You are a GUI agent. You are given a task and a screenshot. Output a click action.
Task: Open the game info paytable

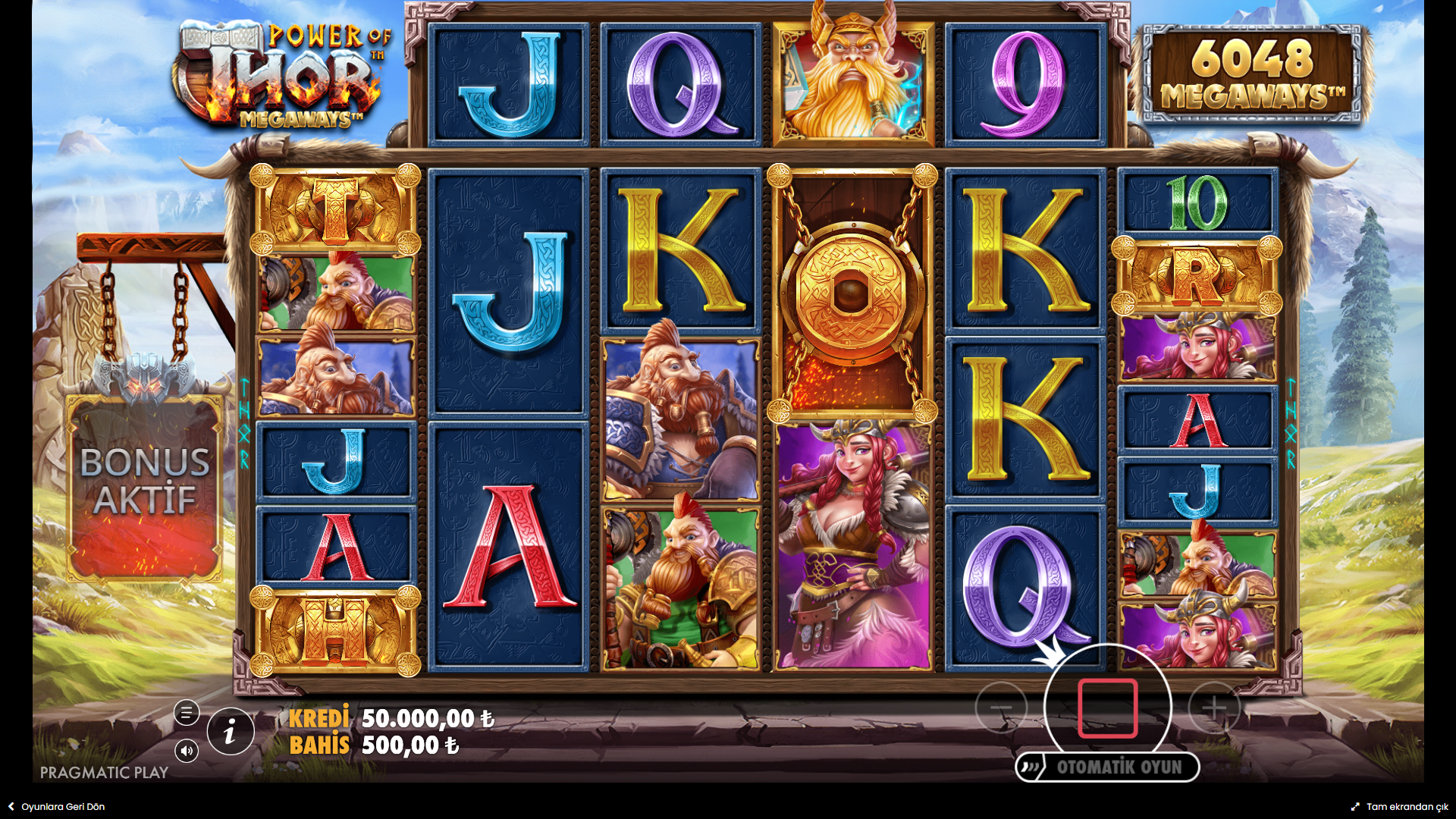tap(231, 732)
